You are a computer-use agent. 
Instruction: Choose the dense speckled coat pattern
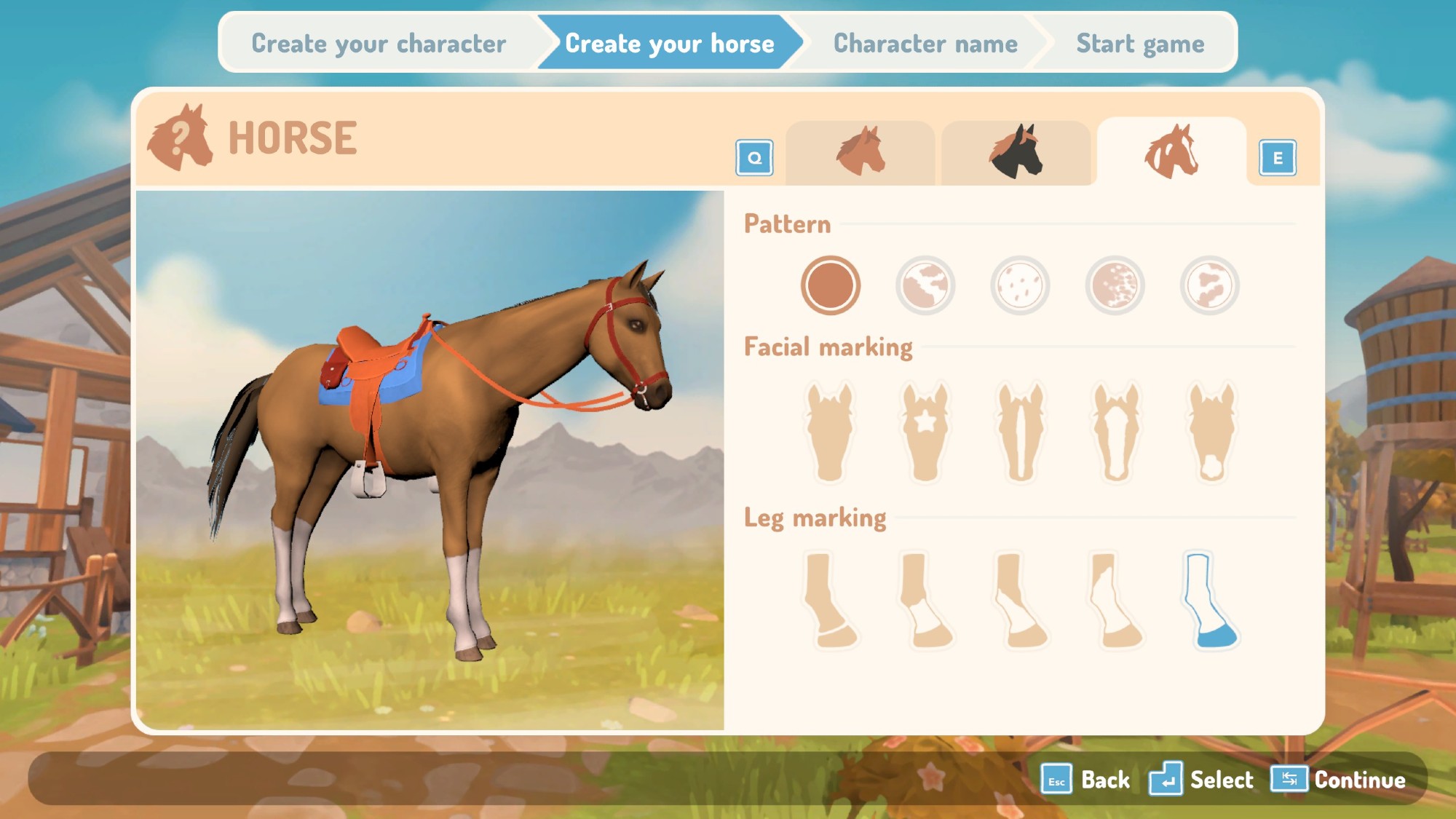tap(1115, 285)
